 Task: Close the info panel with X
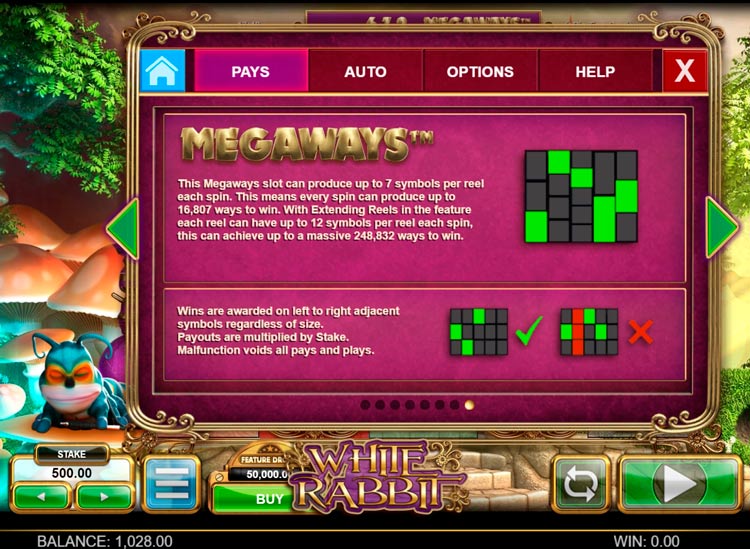[x=684, y=72]
